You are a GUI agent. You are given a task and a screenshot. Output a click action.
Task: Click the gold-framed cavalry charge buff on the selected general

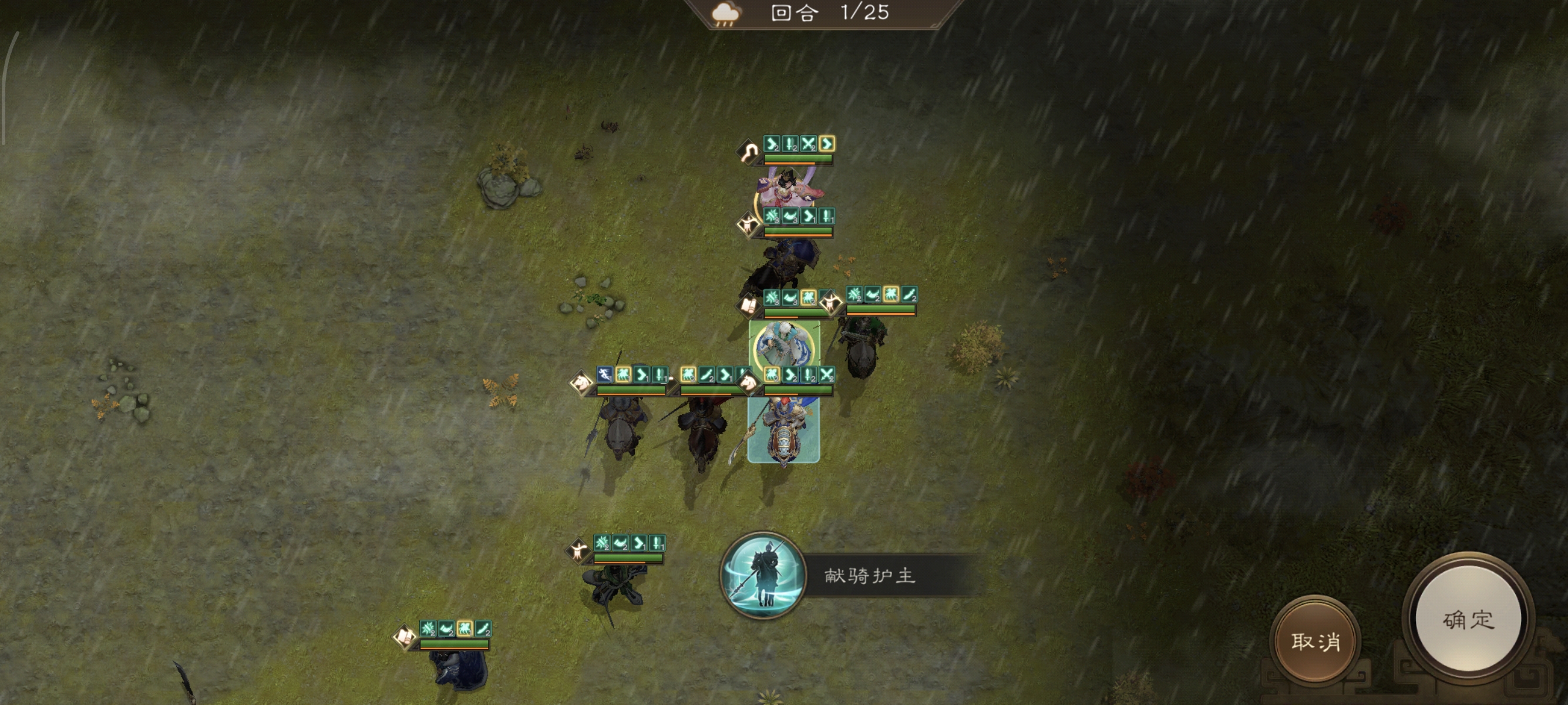pos(770,375)
